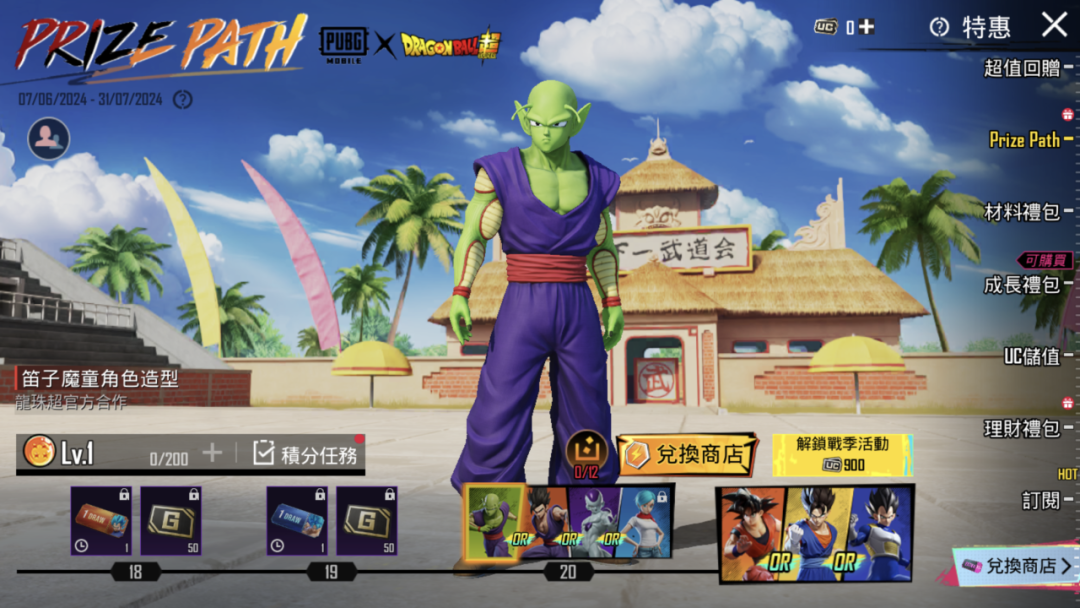The width and height of the screenshot is (1080, 608).
Task: Close the Prize Path screen
Action: 1054,25
